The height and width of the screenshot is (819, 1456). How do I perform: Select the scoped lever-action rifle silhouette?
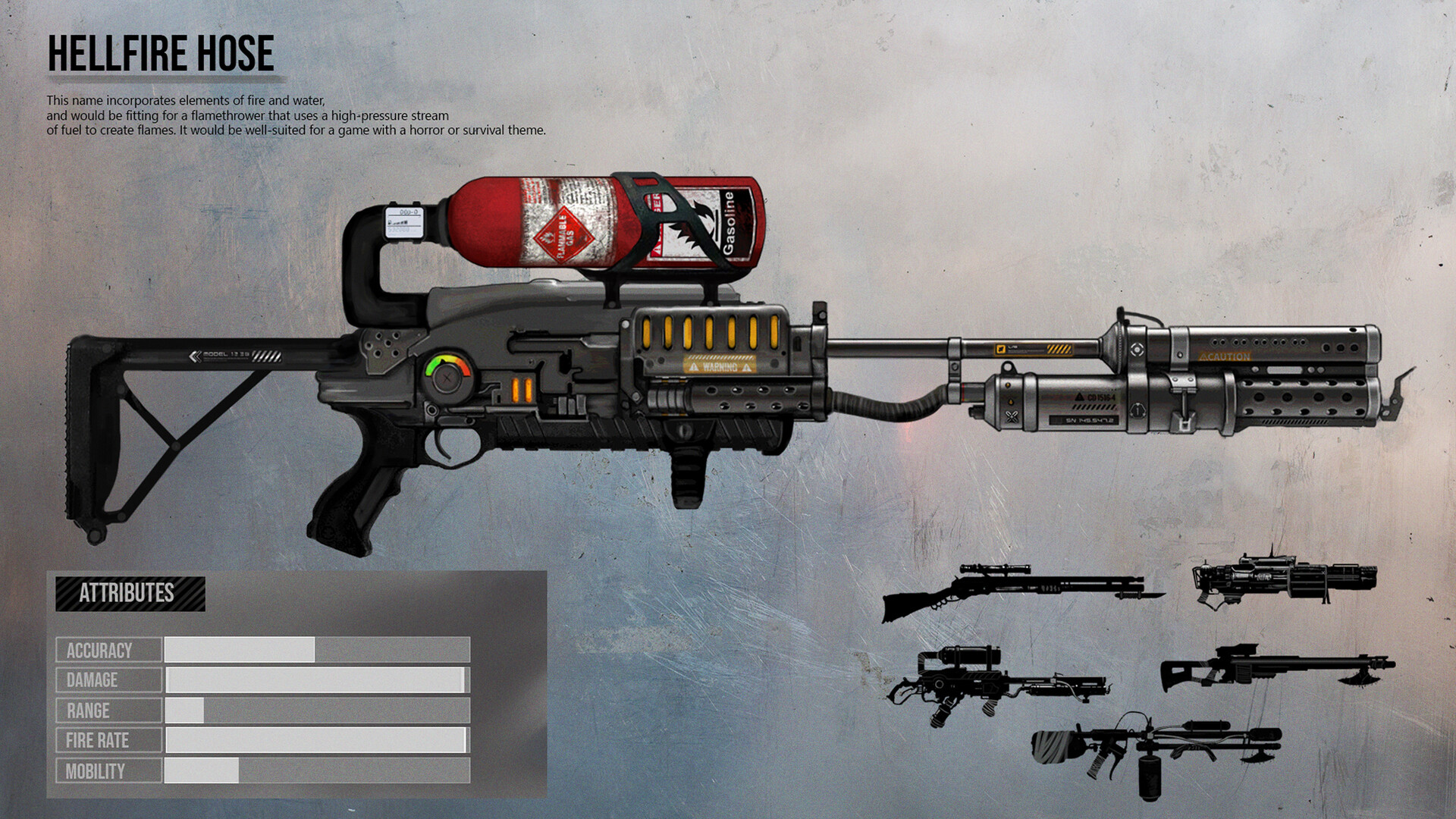(x=1016, y=590)
